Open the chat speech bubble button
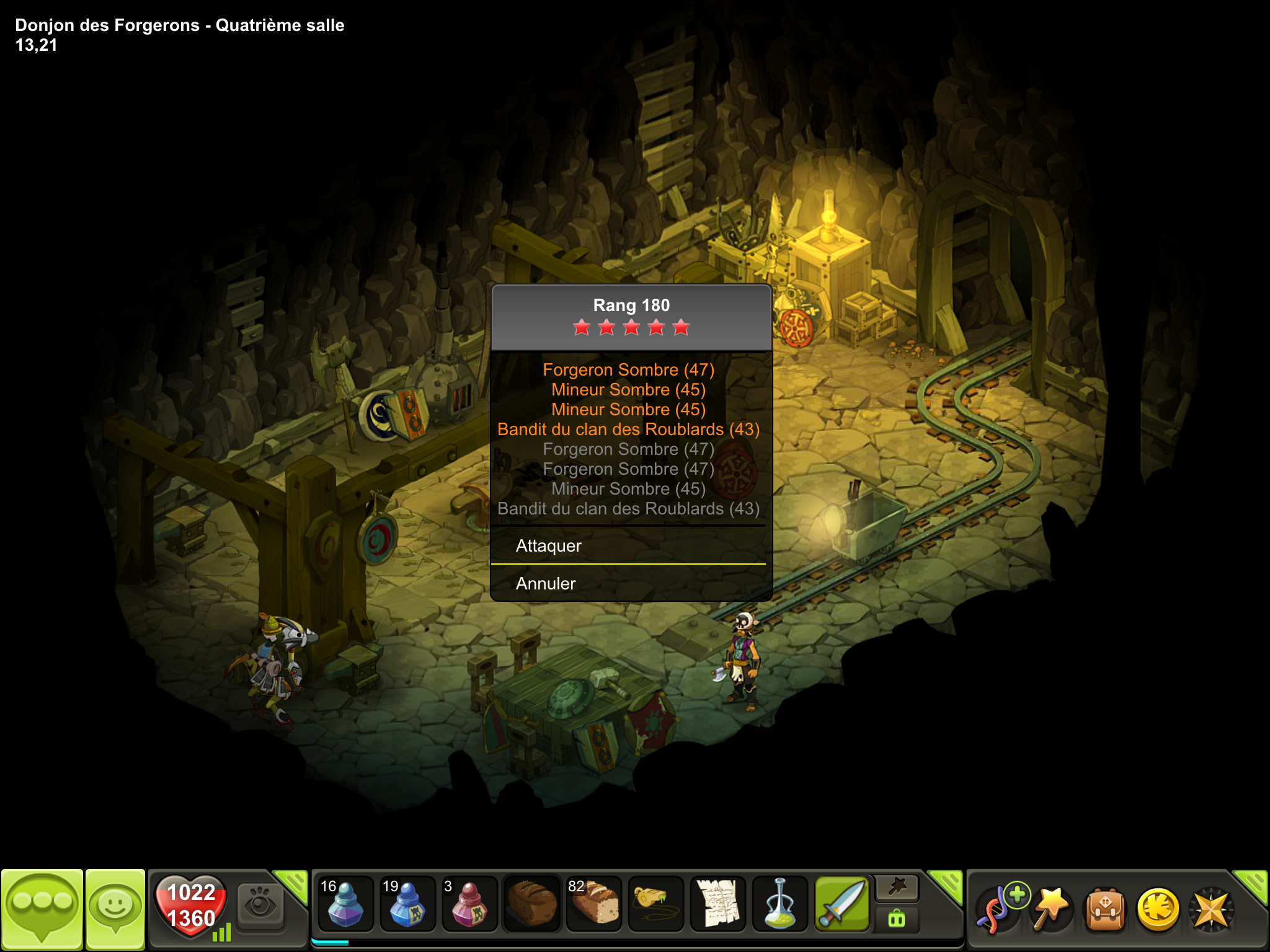Image resolution: width=1270 pixels, height=952 pixels. [42, 909]
